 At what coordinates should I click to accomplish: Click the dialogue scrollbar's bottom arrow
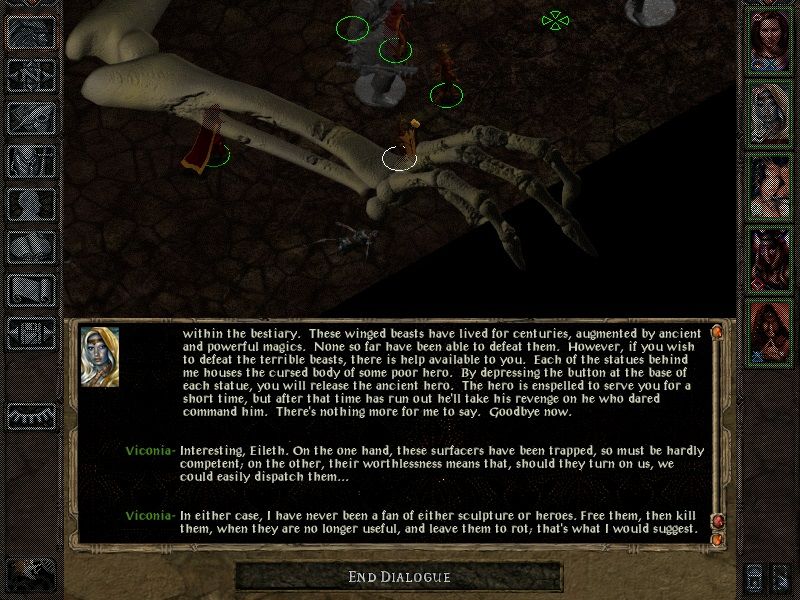(717, 539)
